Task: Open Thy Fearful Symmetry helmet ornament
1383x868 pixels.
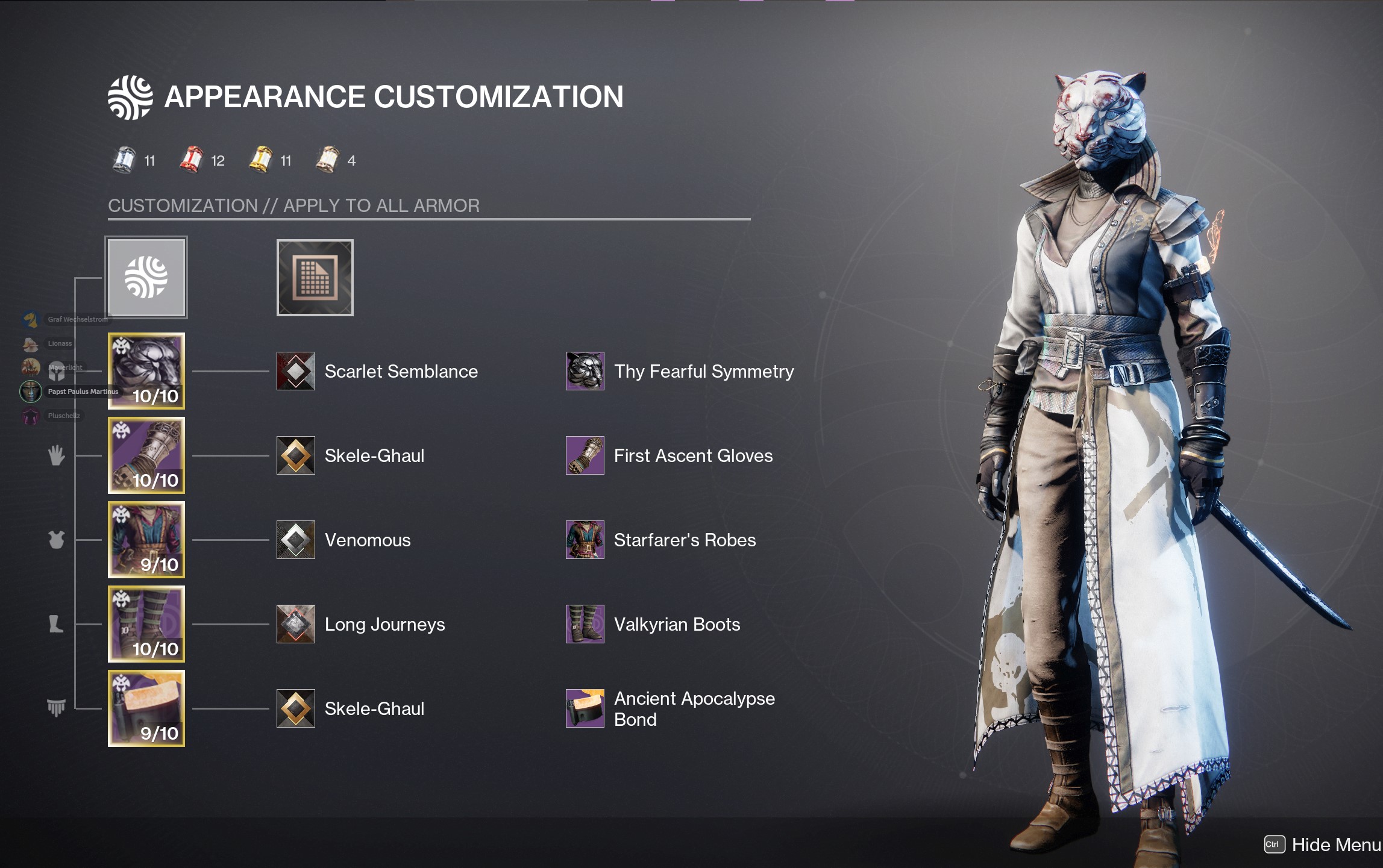Action: [x=585, y=371]
